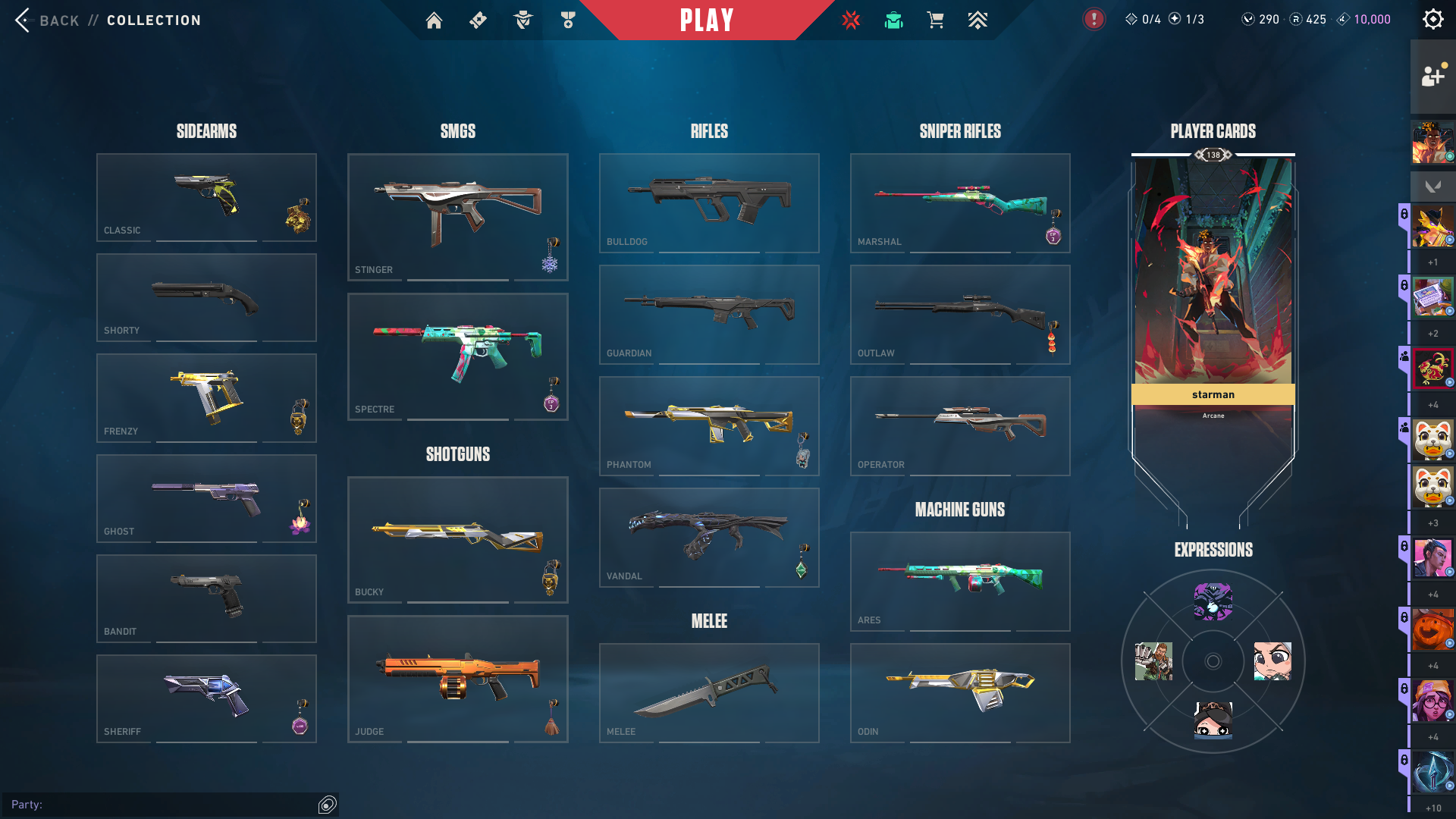Select the Judge shotgun slot
Image resolution: width=1456 pixels, height=819 pixels.
tap(457, 679)
